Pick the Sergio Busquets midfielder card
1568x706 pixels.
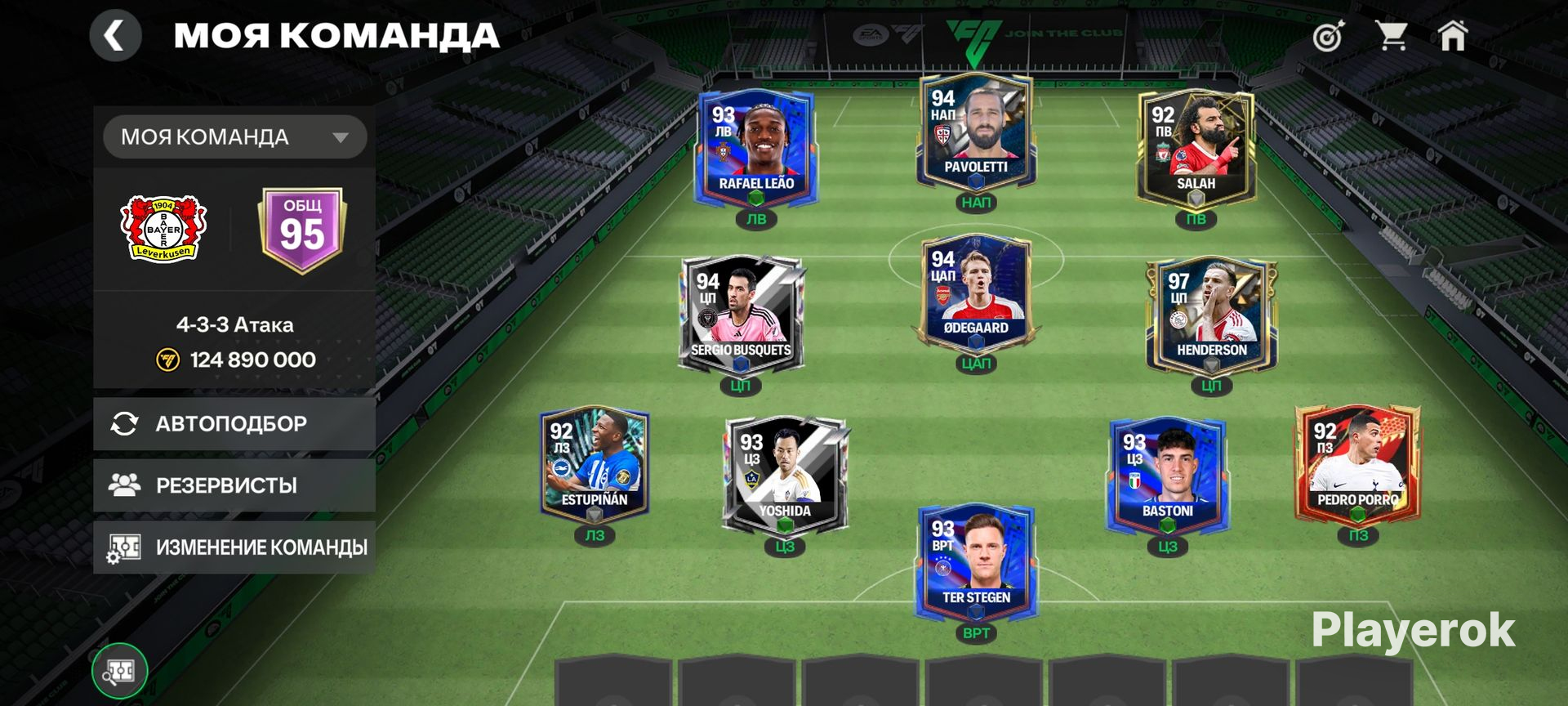[x=741, y=315]
